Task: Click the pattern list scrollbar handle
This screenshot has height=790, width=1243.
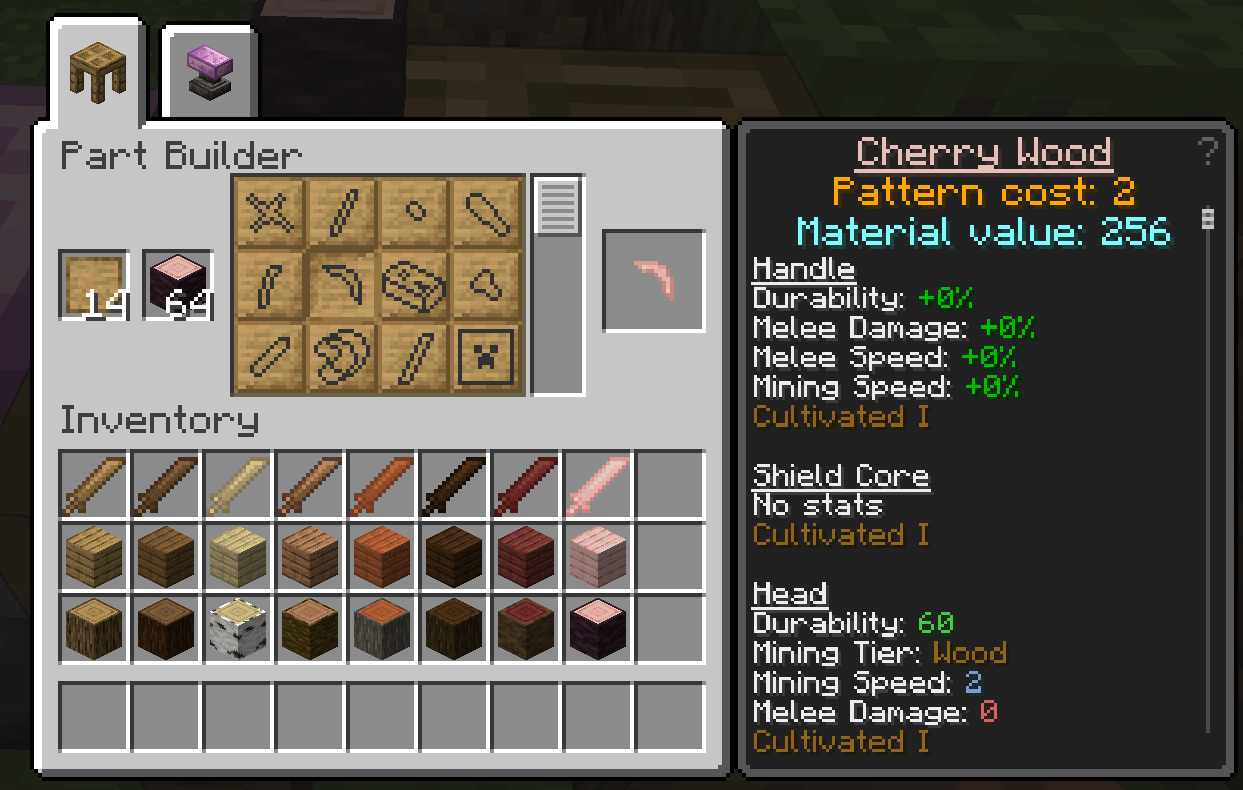Action: (x=557, y=206)
